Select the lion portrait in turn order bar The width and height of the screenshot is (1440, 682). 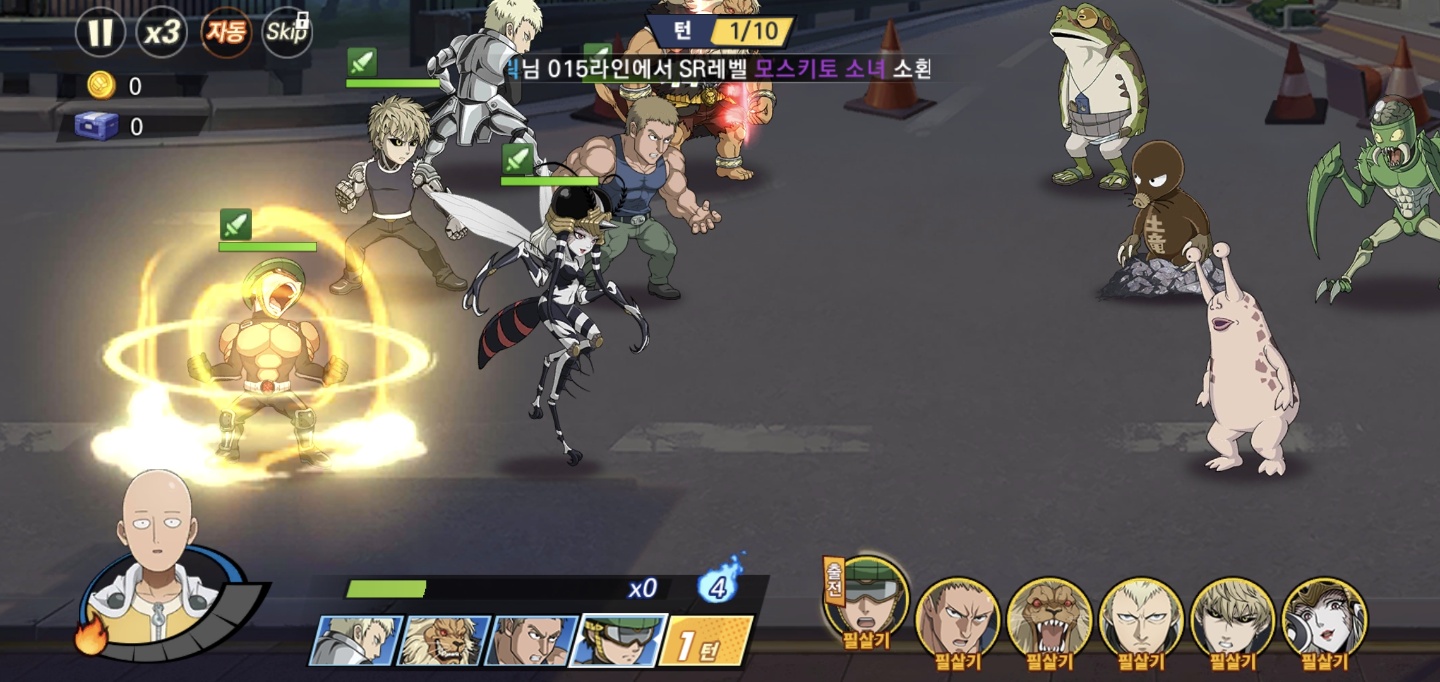tap(443, 641)
